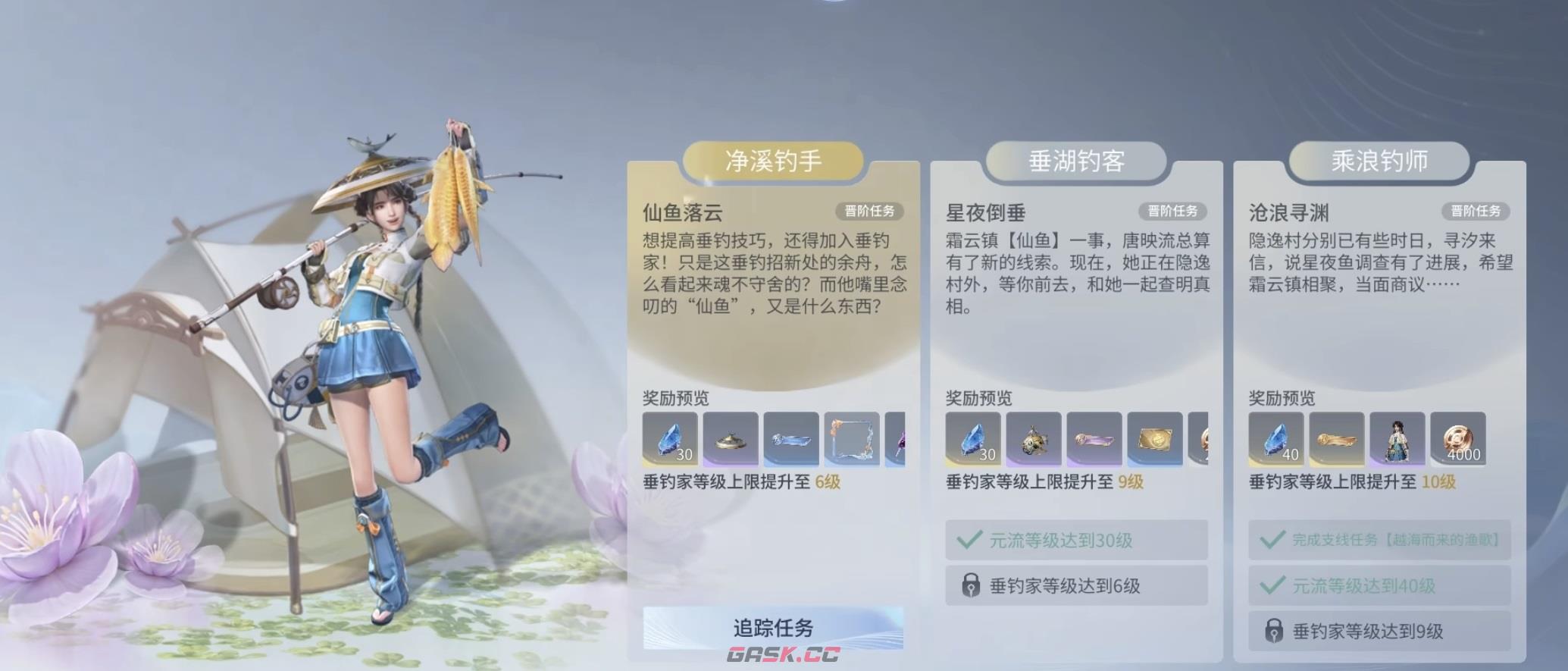View the outfit reward icon in 沧浪寻渊
Image resolution: width=1568 pixels, height=671 pixels.
[1398, 440]
